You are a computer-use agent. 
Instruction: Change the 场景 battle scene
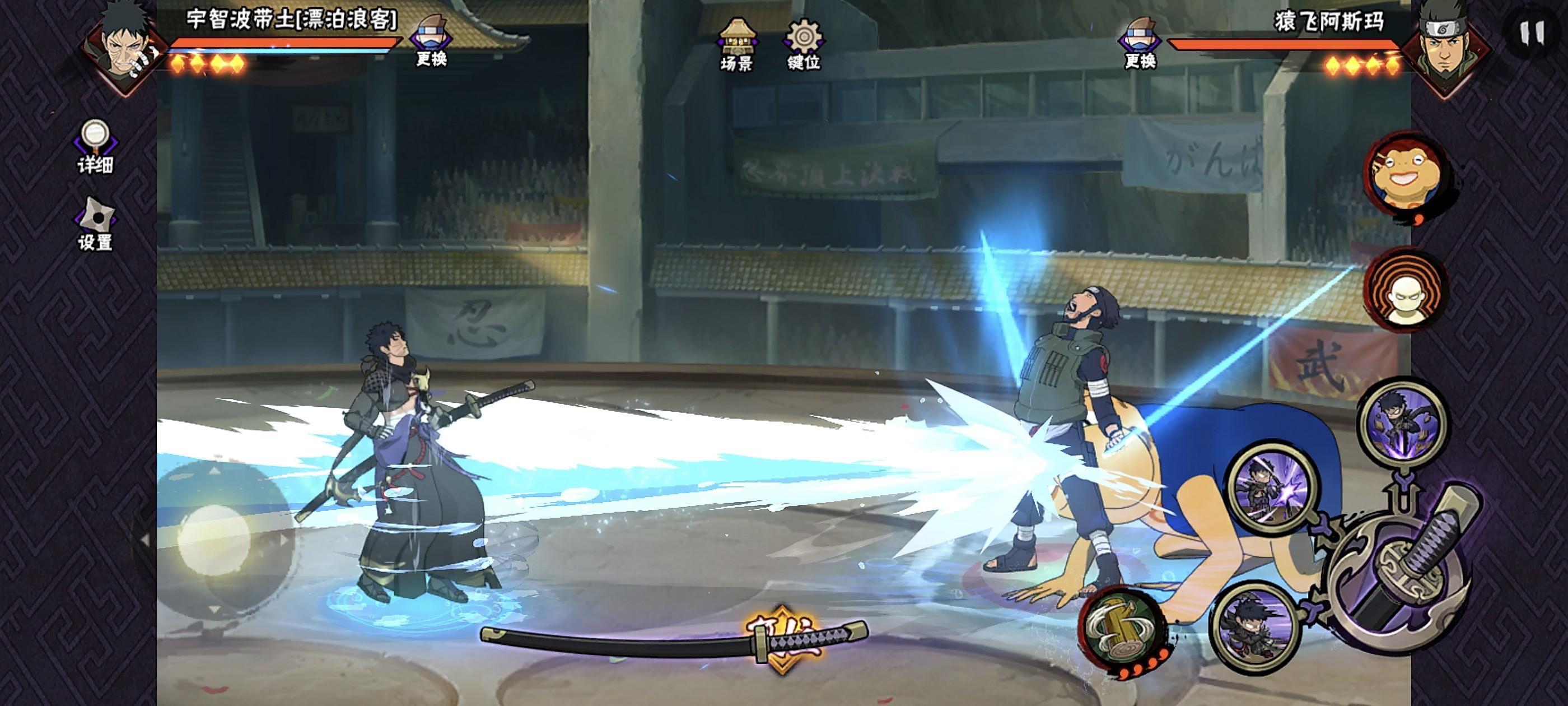tap(736, 44)
